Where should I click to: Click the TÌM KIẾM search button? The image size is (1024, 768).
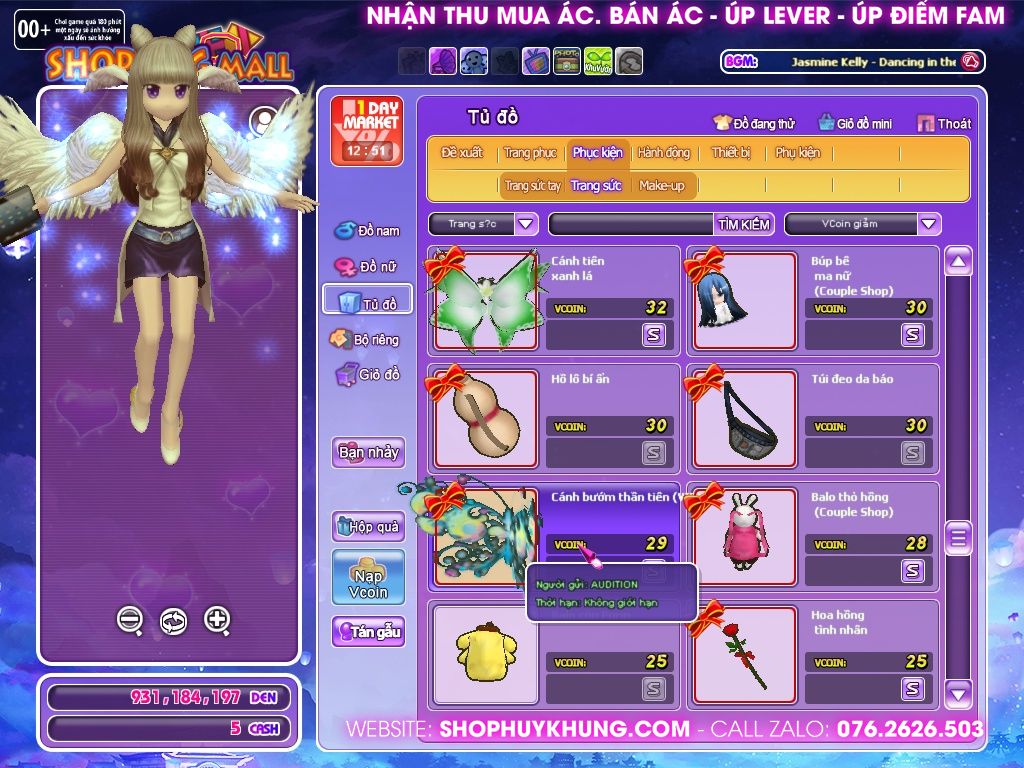[x=744, y=224]
